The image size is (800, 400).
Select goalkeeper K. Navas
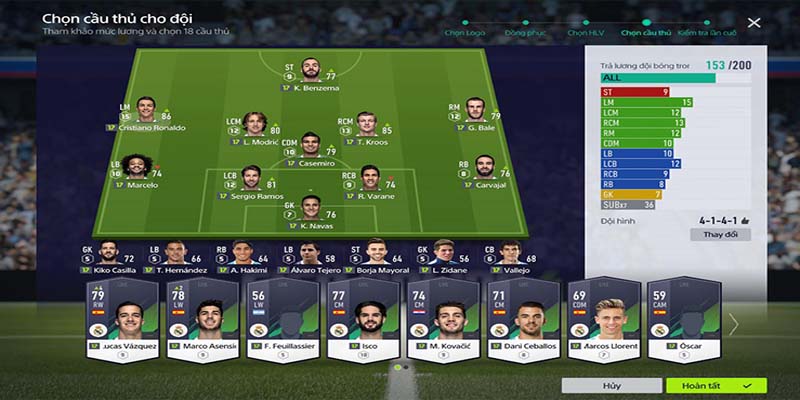point(309,209)
